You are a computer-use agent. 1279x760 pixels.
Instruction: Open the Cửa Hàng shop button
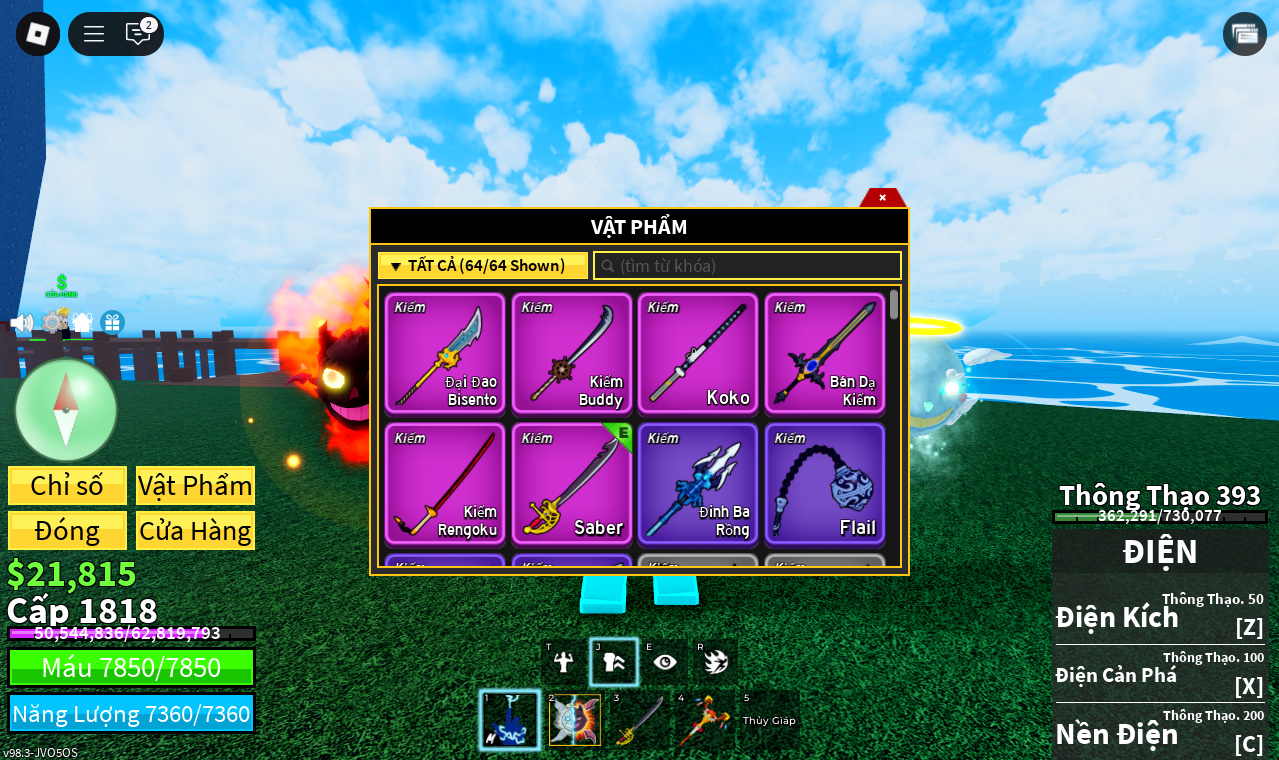195,531
